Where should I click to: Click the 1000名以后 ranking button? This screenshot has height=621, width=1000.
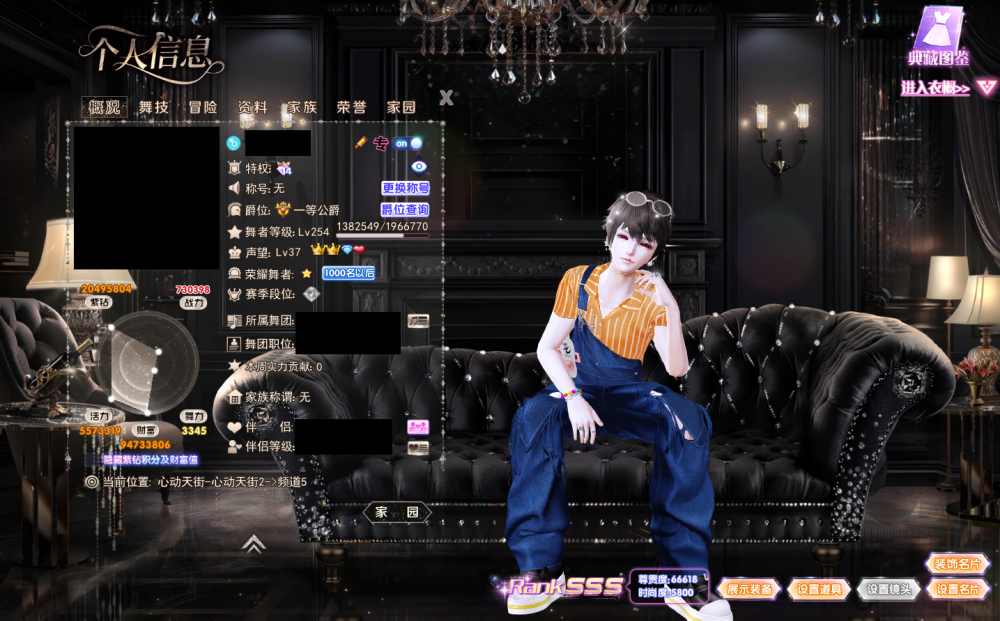point(348,273)
